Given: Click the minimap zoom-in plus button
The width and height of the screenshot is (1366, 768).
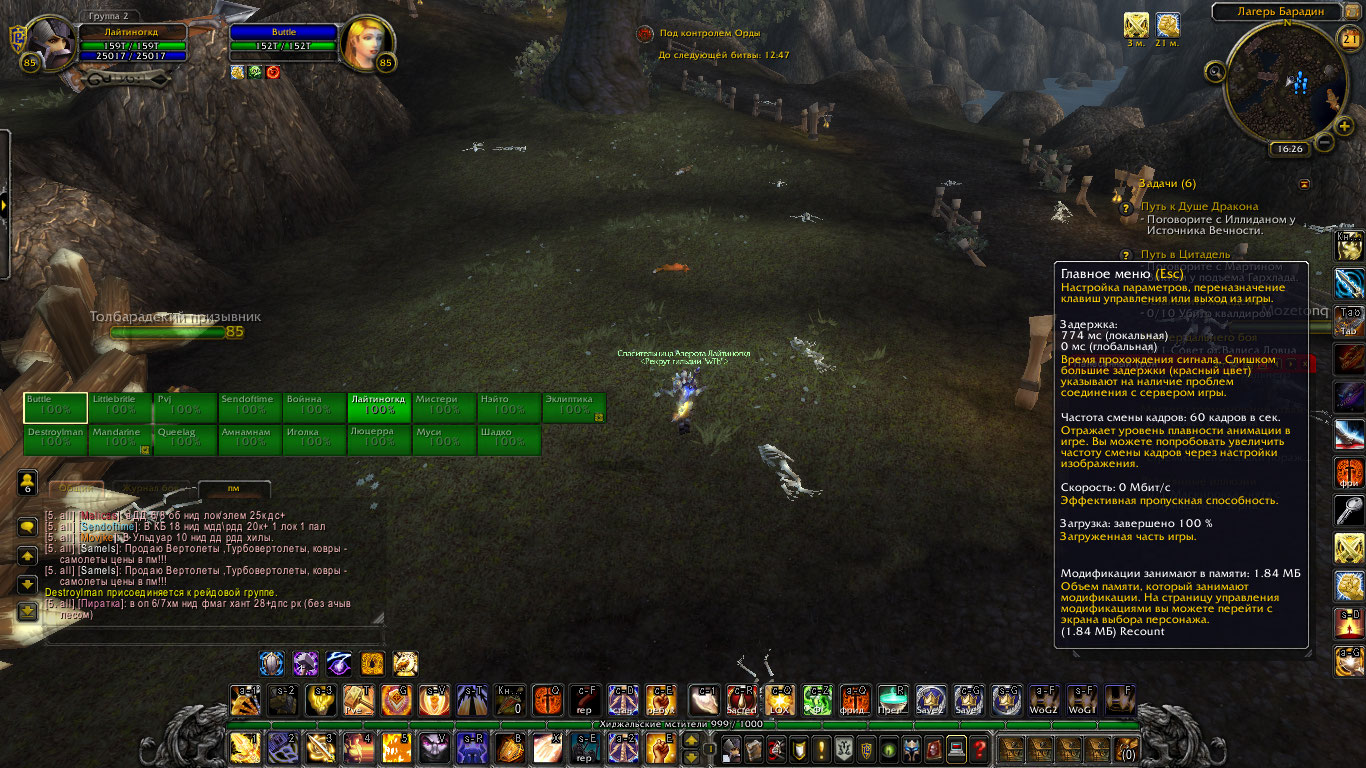Looking at the screenshot, I should (1344, 126).
